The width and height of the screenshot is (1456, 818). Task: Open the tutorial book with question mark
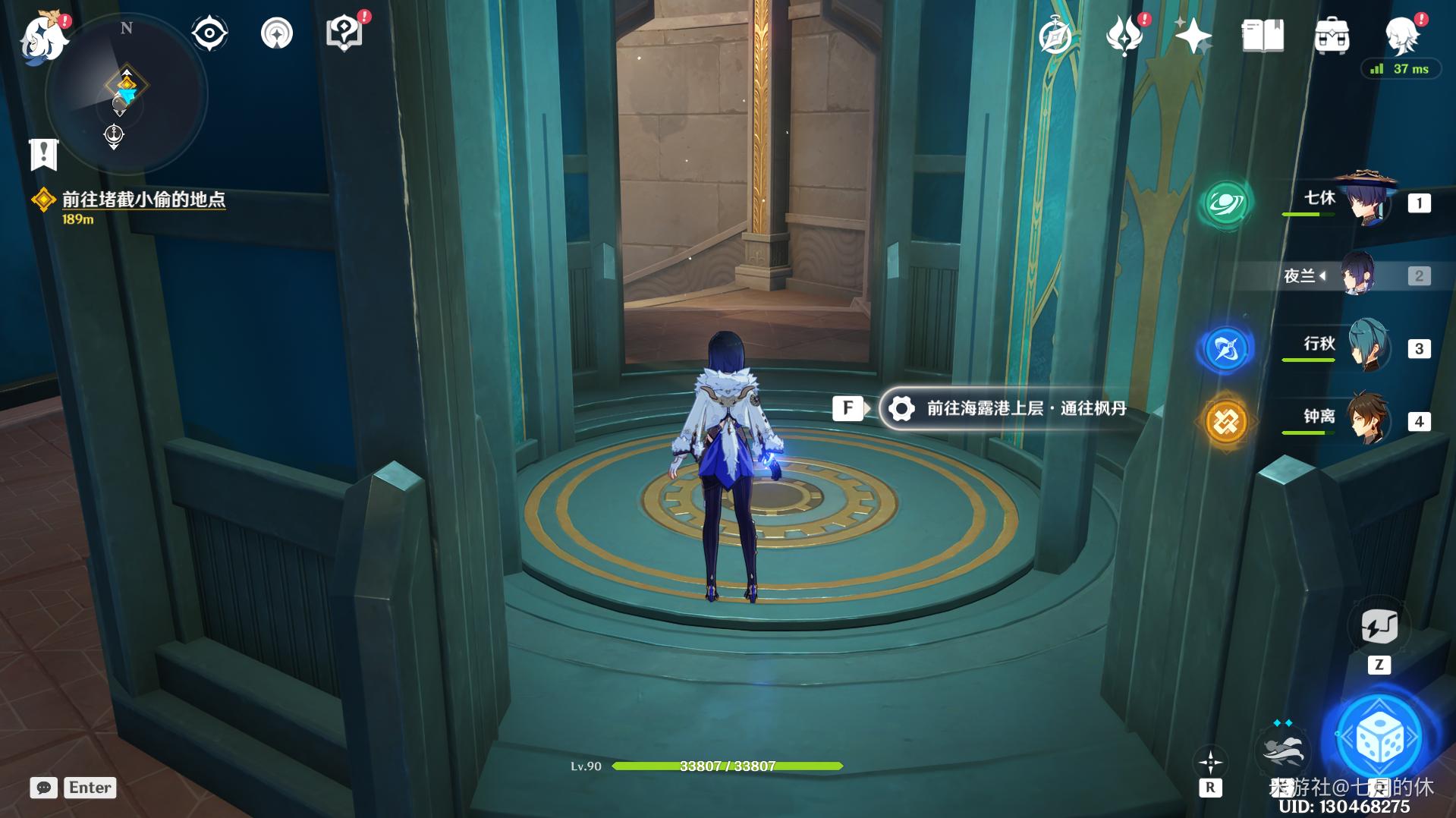344,33
